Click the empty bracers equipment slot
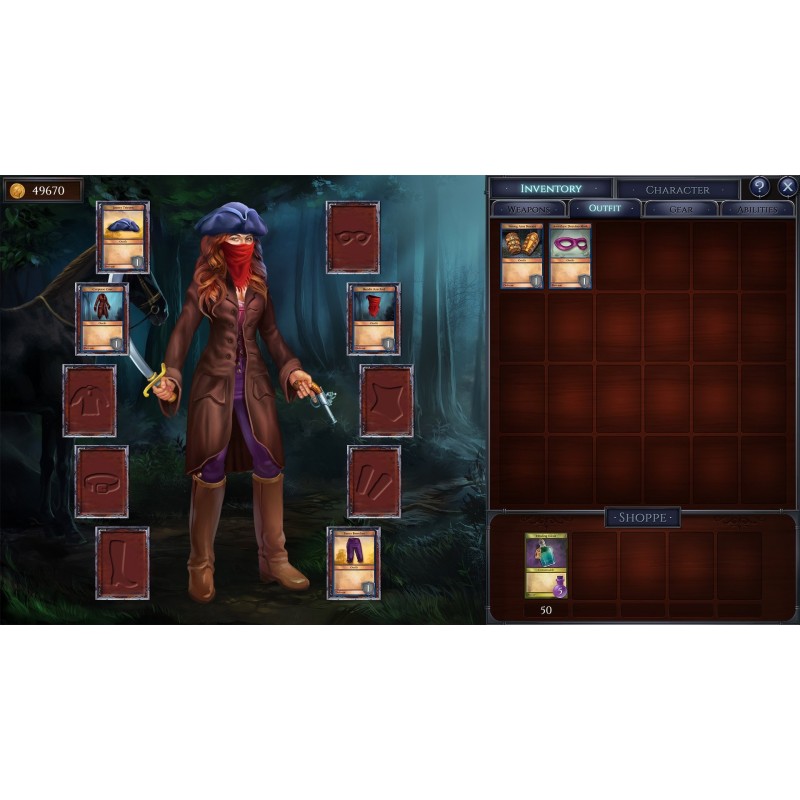 374,481
